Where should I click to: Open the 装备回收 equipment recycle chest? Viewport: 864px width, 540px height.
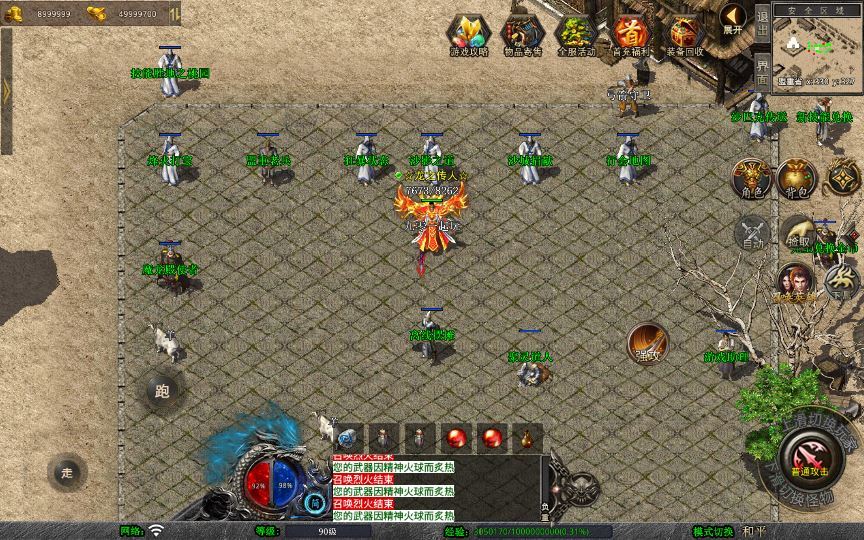pyautogui.click(x=686, y=35)
